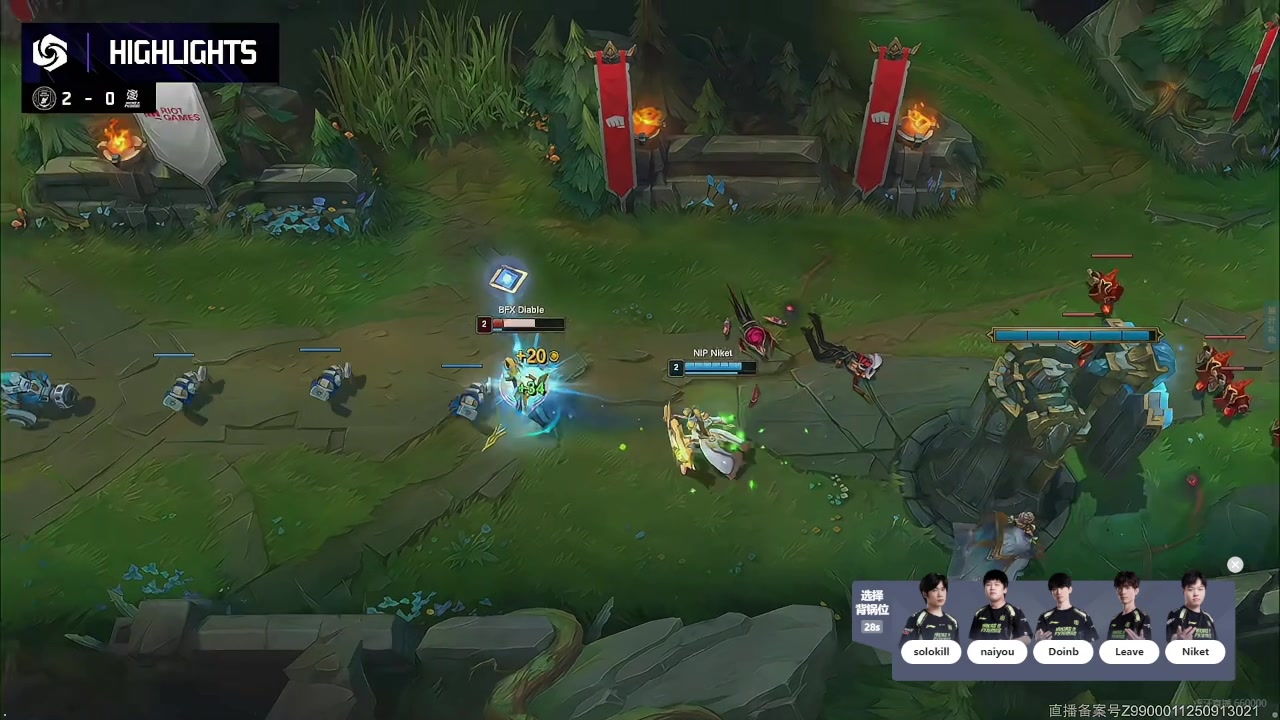1280x720 pixels.
Task: Choose the naiyou poll option
Action: coord(997,652)
